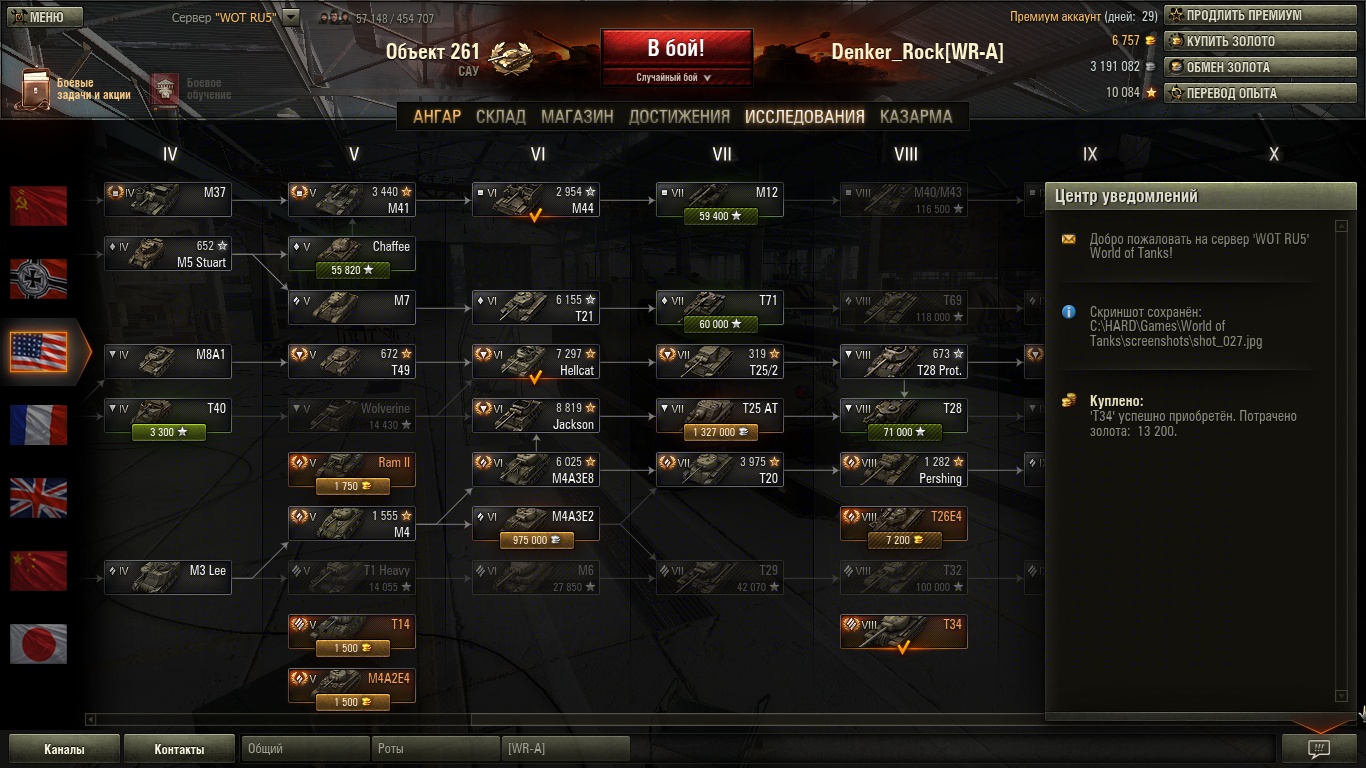The image size is (1366, 768).
Task: Select the T34 premium tank node
Action: [904, 632]
